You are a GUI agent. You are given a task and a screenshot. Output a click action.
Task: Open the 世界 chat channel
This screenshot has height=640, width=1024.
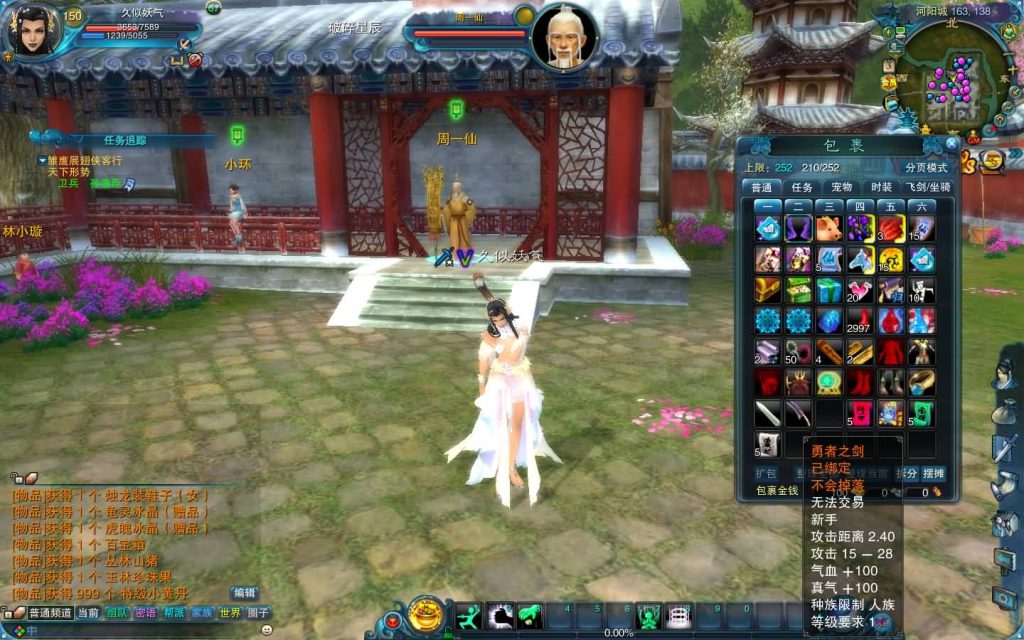(230, 613)
